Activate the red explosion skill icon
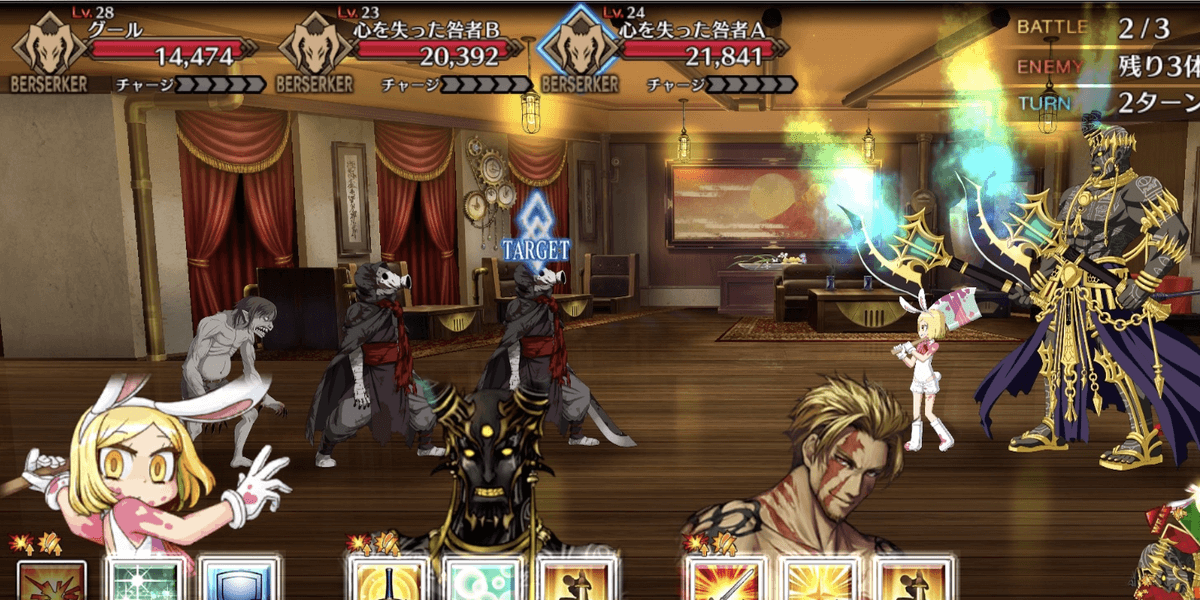 click(x=52, y=582)
